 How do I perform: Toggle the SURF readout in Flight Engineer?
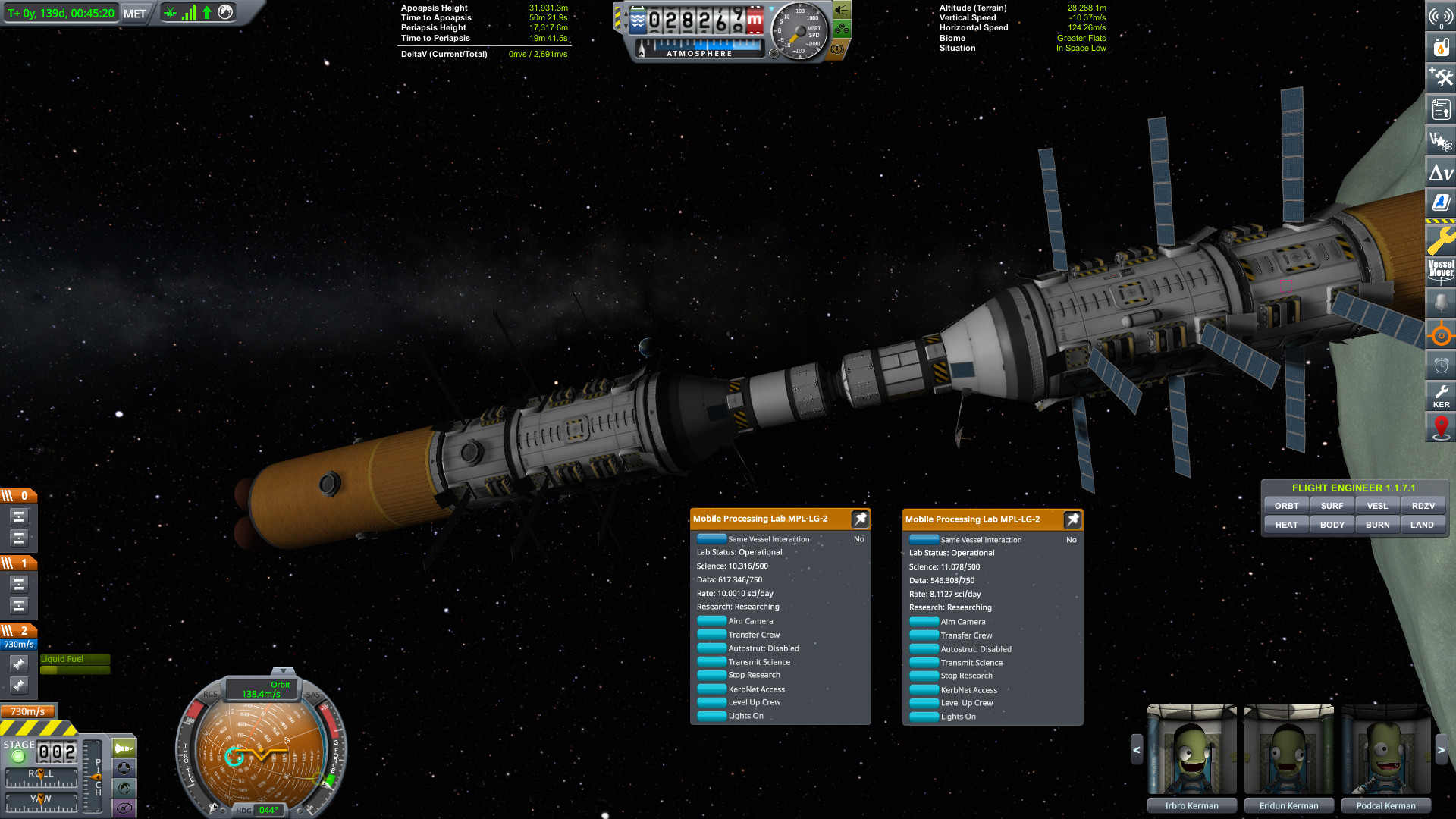(x=1332, y=506)
